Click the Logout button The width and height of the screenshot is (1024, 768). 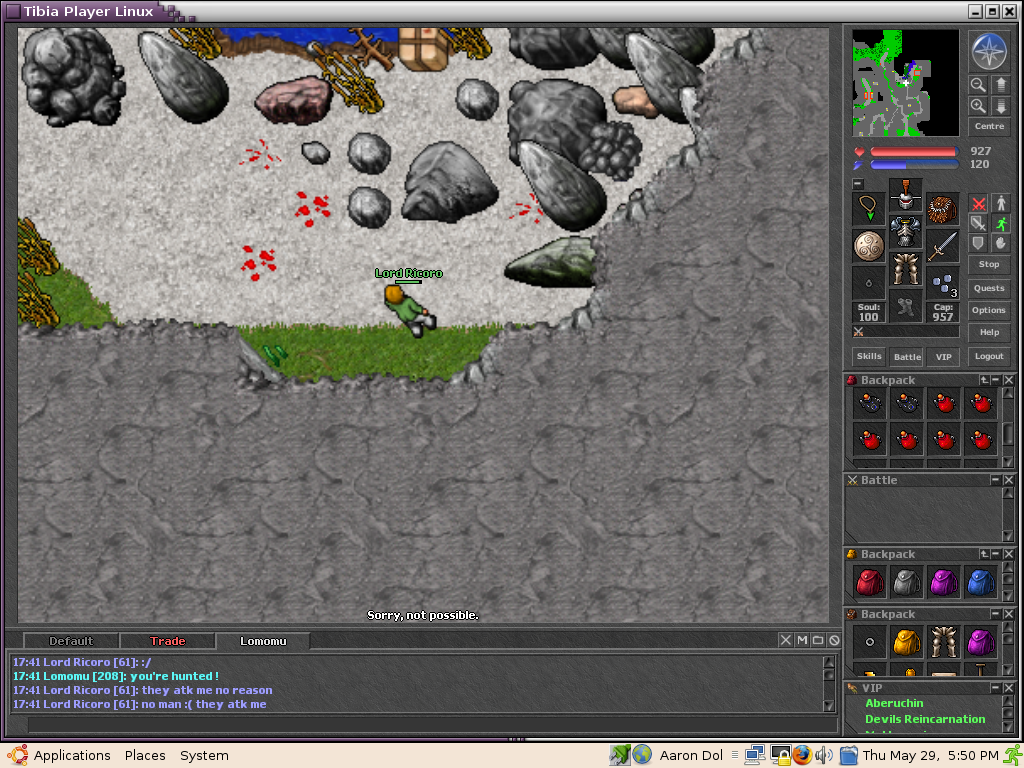[989, 356]
